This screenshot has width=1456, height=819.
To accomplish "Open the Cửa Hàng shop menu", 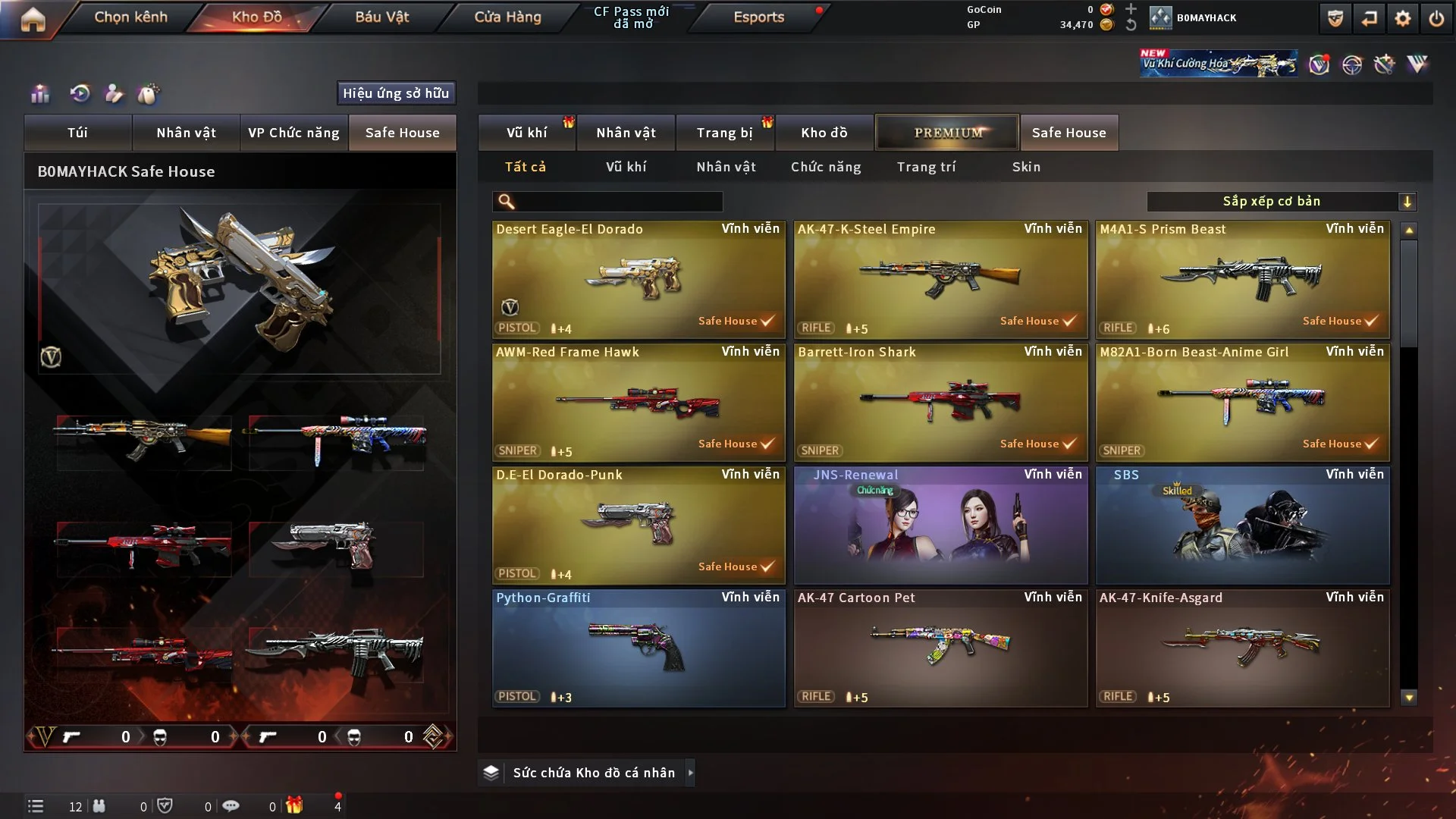I will click(x=507, y=17).
